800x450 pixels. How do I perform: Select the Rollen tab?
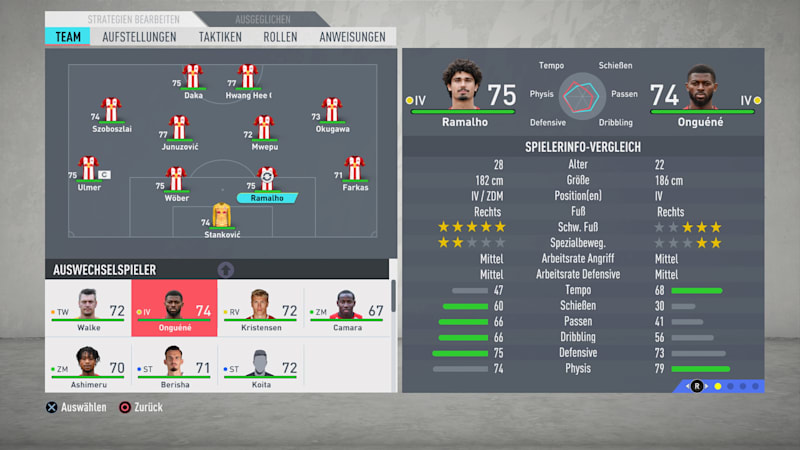(x=280, y=36)
